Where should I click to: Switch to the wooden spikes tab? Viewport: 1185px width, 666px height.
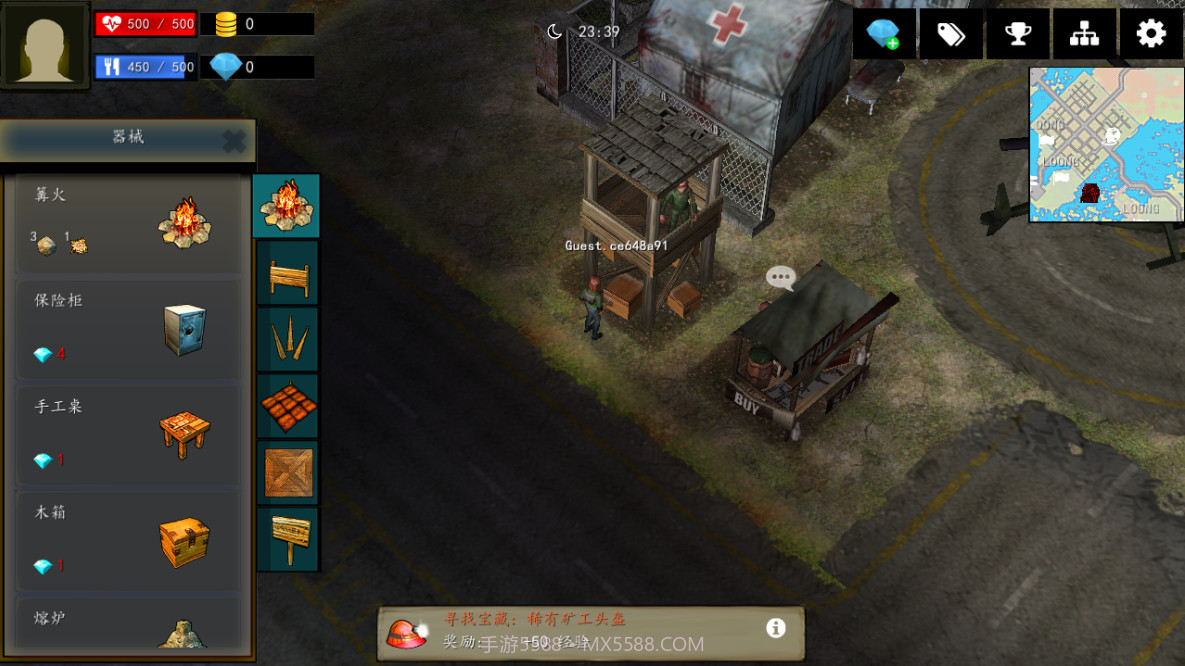click(x=288, y=340)
